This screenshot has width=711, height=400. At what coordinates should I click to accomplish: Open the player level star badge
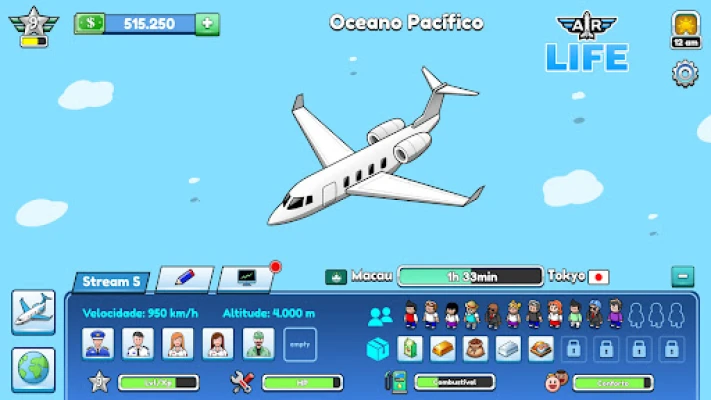(34, 23)
